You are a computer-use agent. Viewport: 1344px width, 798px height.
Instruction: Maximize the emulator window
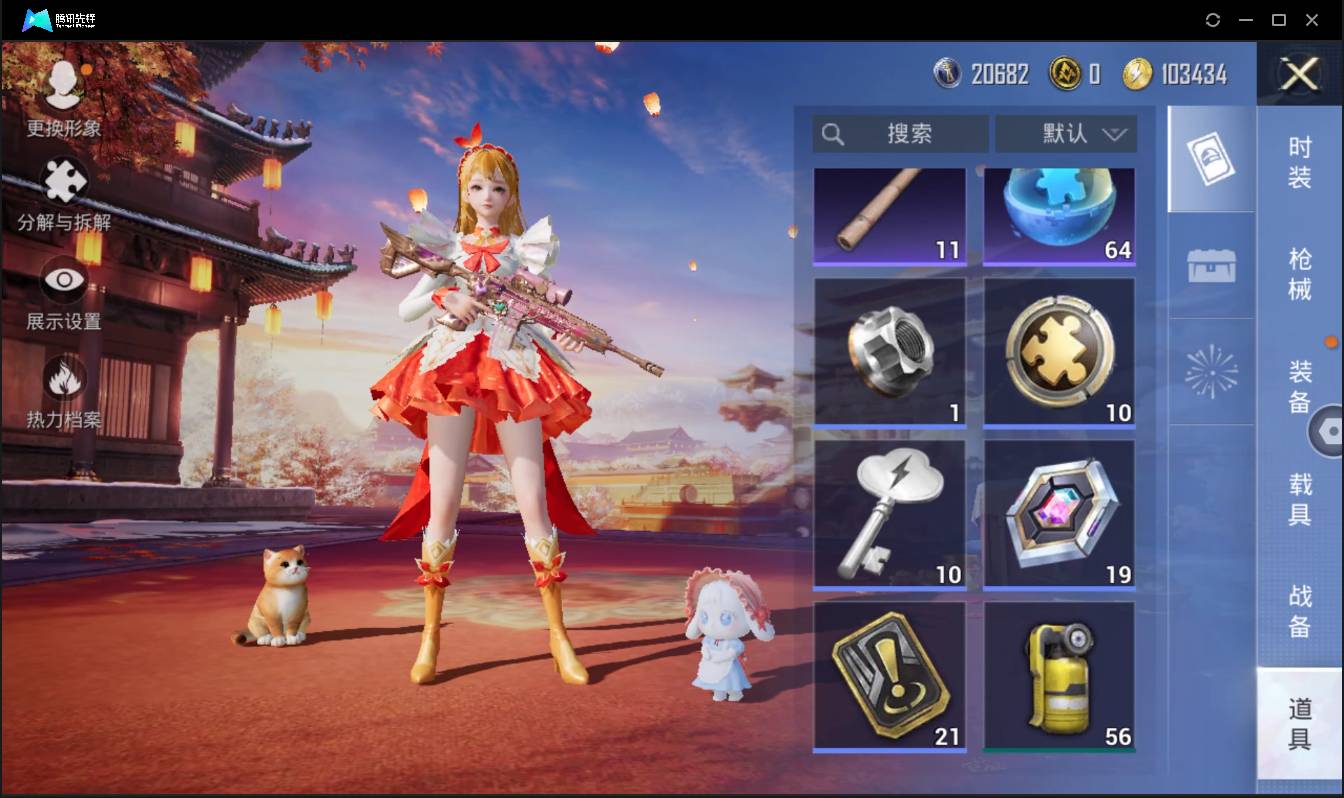point(1278,20)
